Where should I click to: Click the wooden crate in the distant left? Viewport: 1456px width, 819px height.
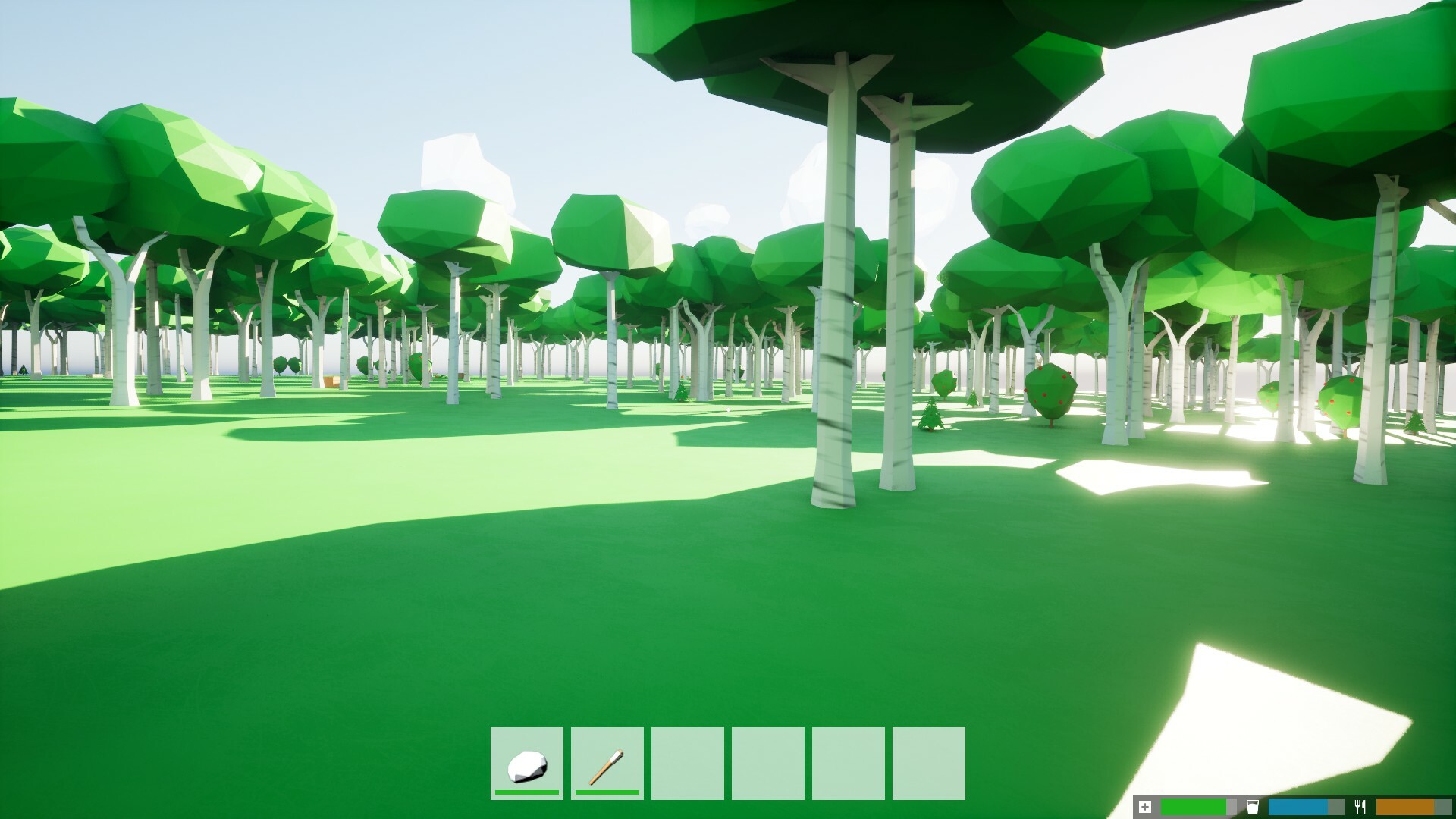330,381
